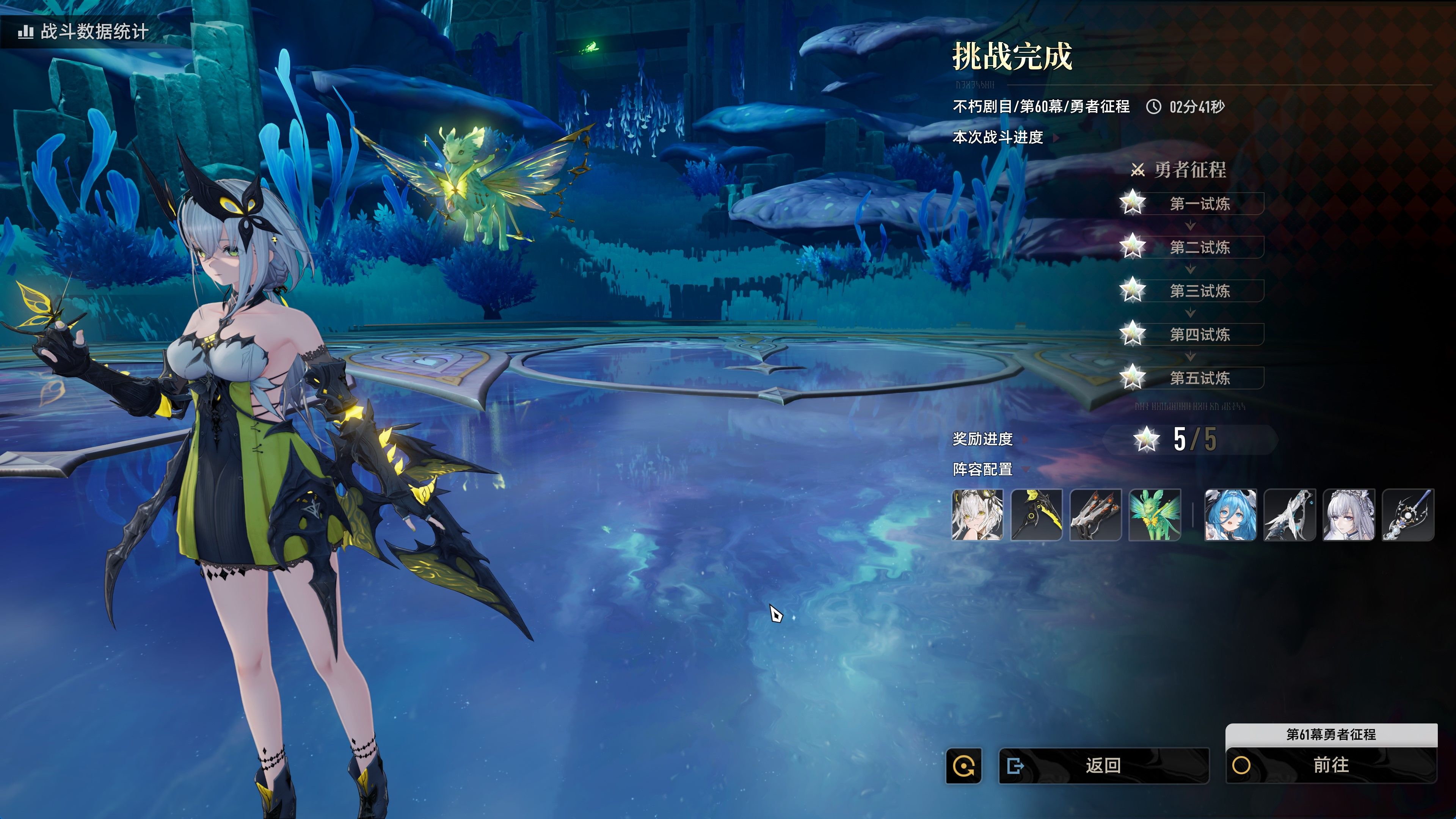Inspect the silver-white blade weapon slot

coord(1290,515)
